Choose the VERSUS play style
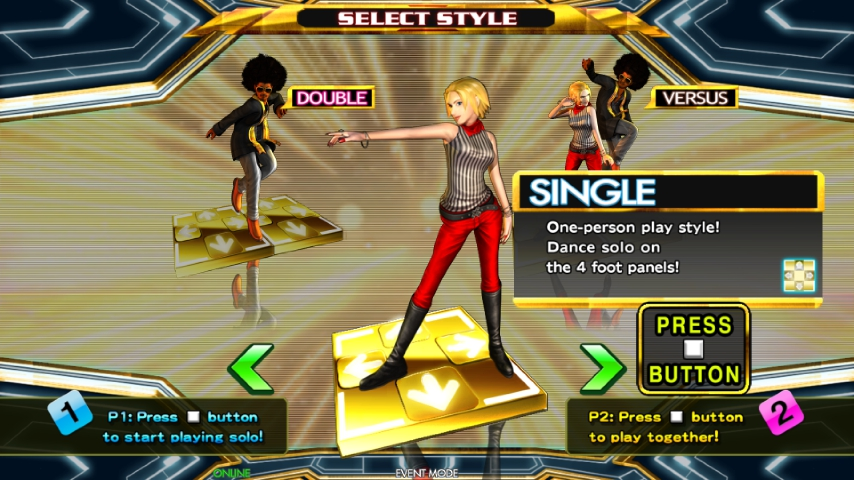The width and height of the screenshot is (854, 480). (693, 98)
